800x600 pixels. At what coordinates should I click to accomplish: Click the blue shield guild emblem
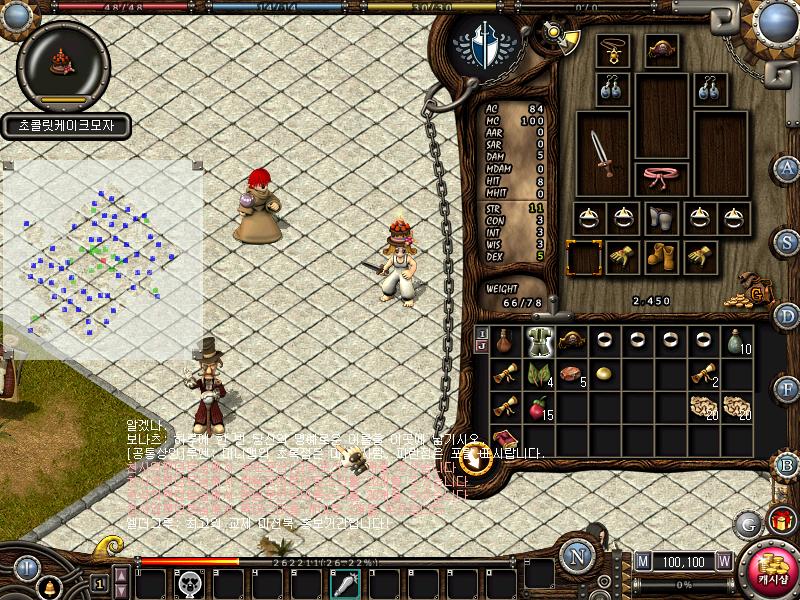[x=484, y=47]
